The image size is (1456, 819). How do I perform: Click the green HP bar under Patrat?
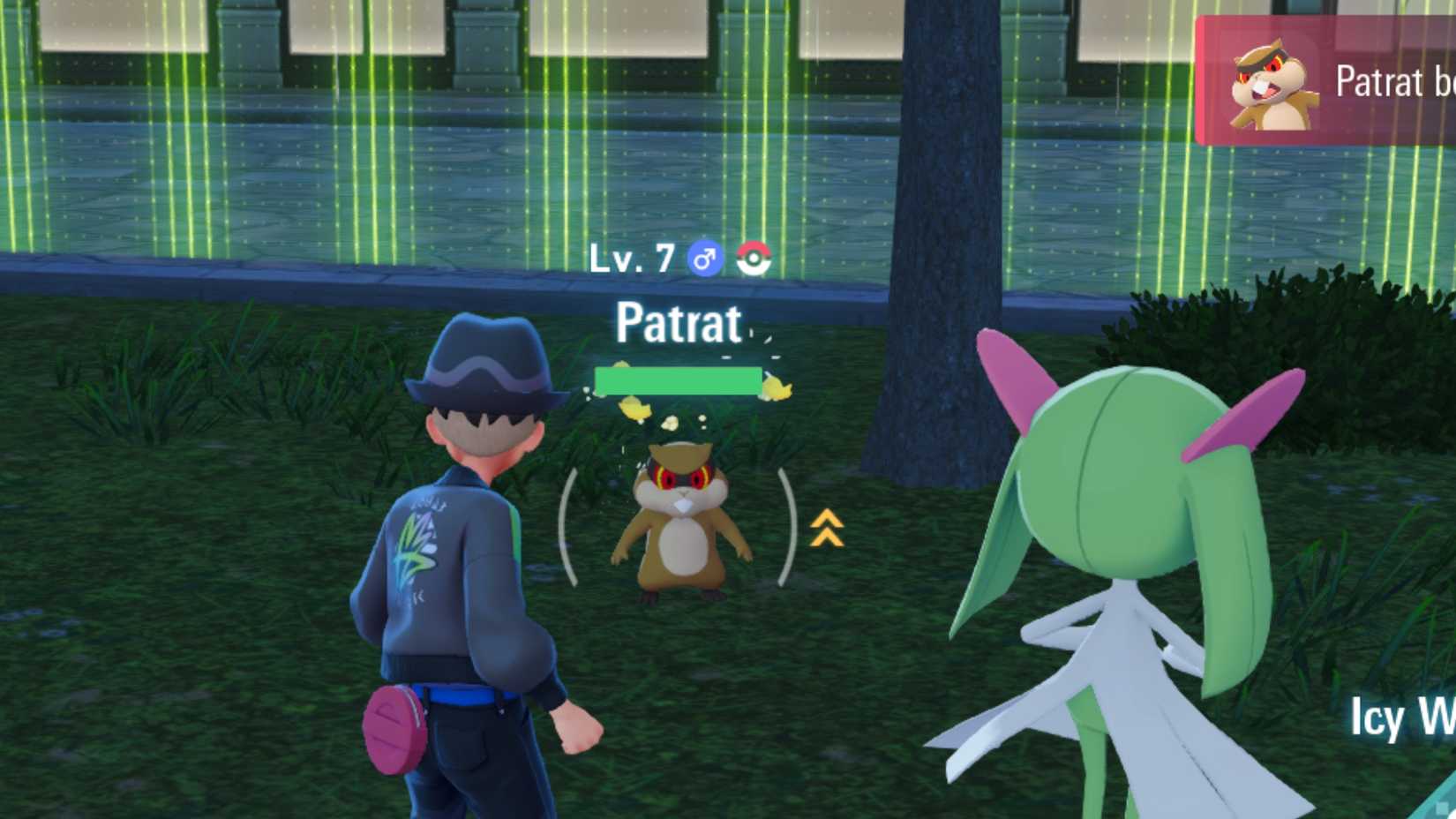pos(678,380)
